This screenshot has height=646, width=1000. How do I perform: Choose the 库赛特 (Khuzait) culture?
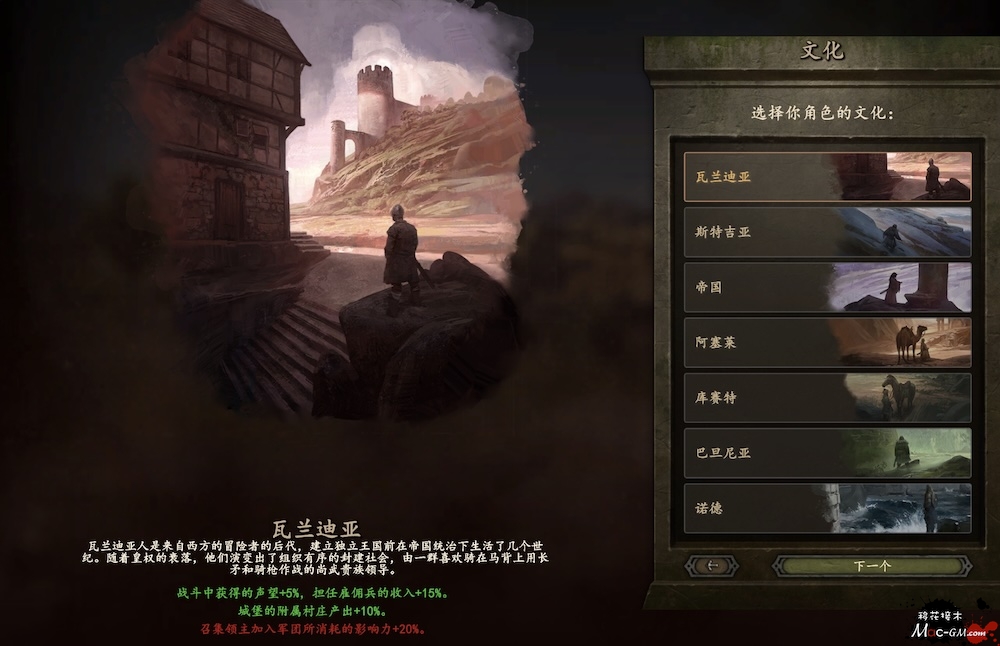click(x=827, y=398)
